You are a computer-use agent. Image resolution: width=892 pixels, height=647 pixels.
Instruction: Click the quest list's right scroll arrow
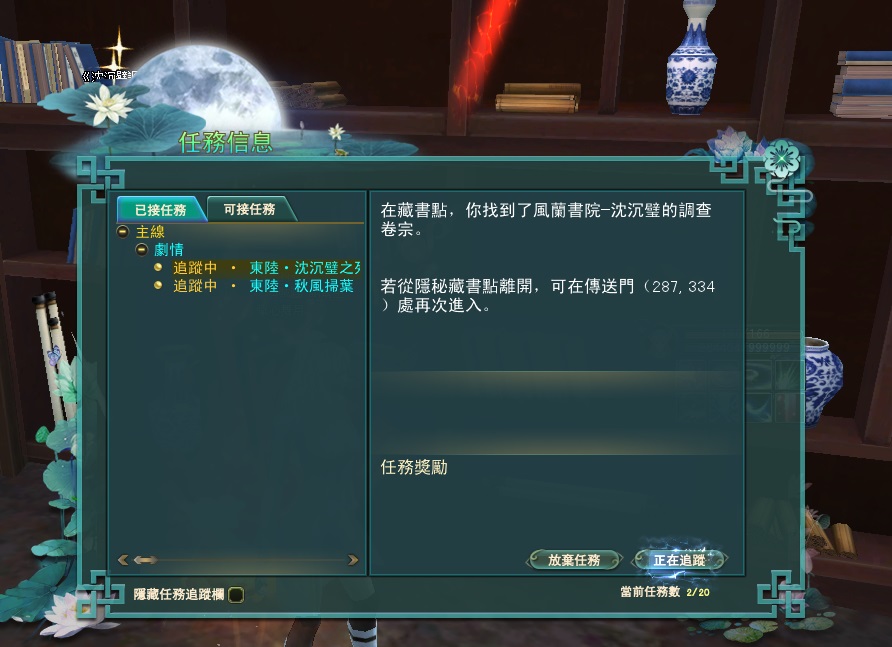(353, 560)
